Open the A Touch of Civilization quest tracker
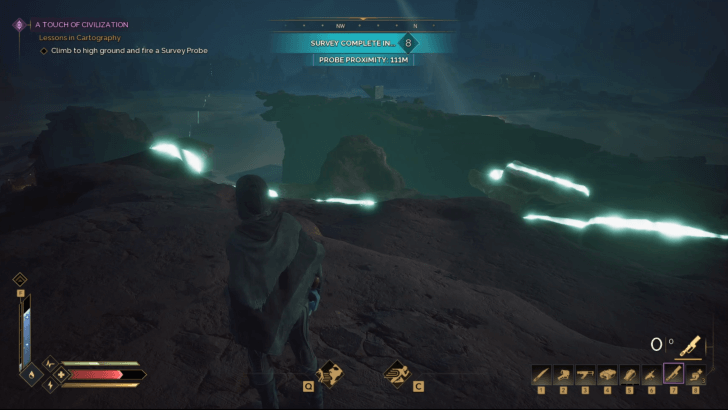The width and height of the screenshot is (728, 410). pos(82,24)
